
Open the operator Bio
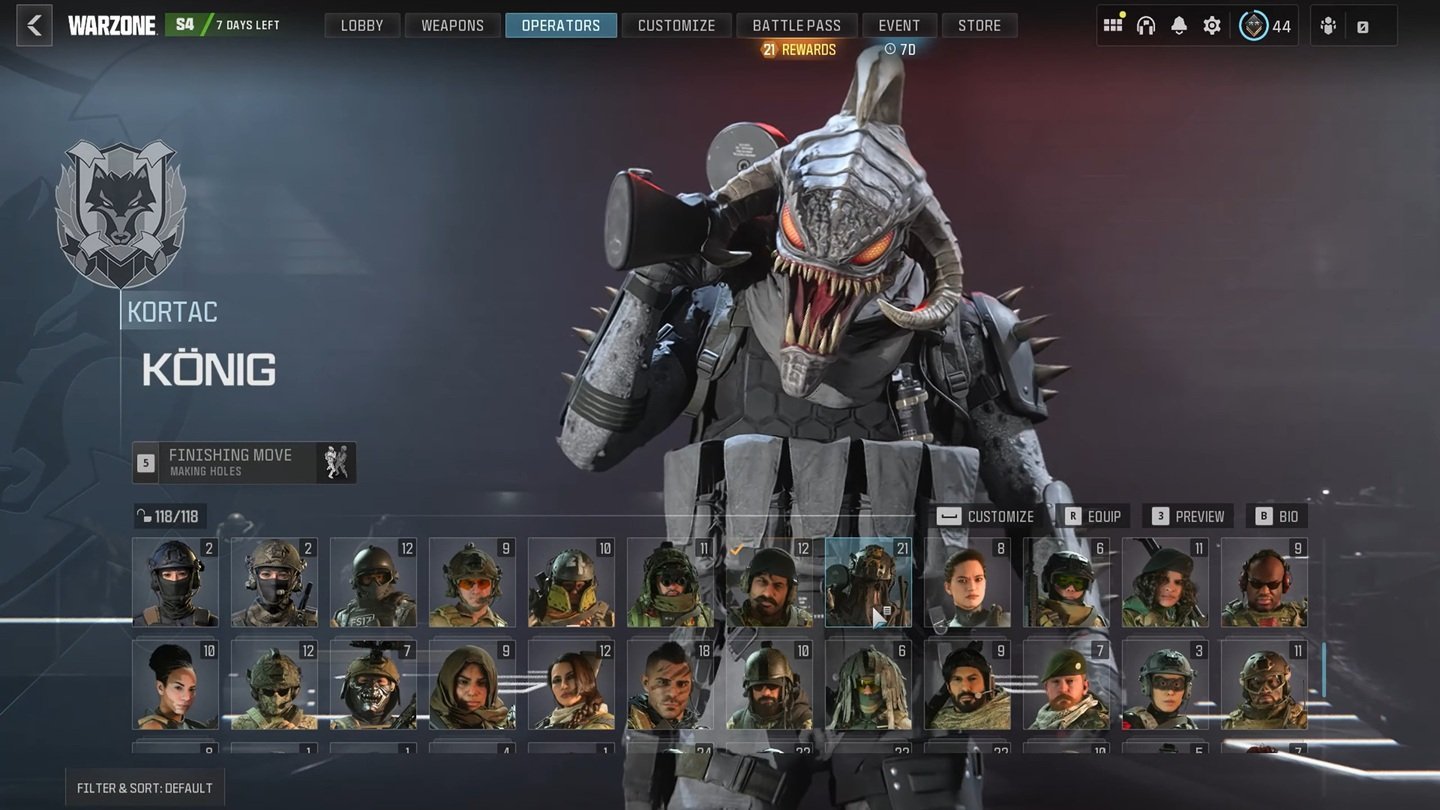pos(1277,516)
